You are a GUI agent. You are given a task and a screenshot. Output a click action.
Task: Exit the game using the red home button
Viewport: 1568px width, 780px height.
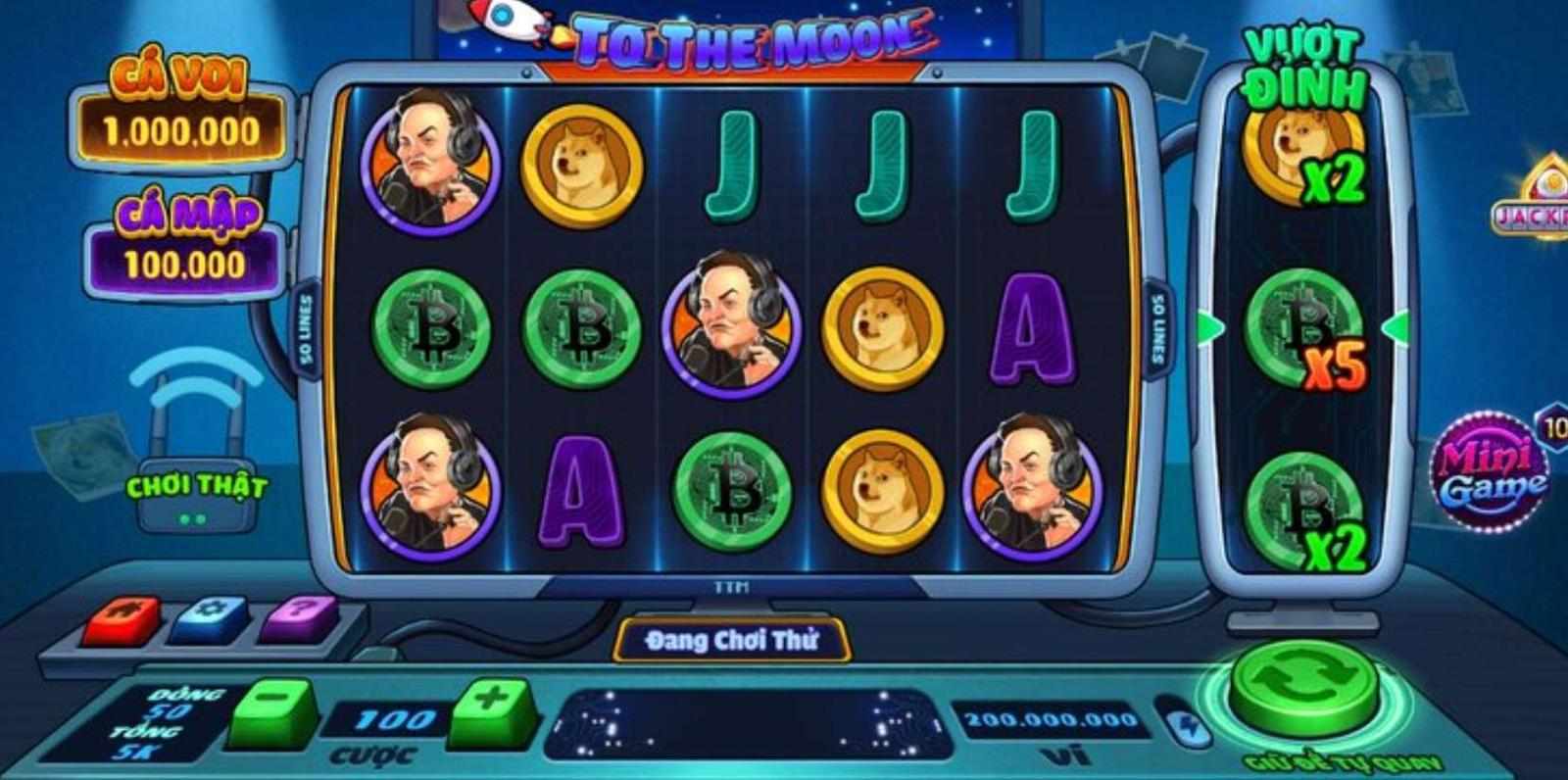pyautogui.click(x=122, y=618)
